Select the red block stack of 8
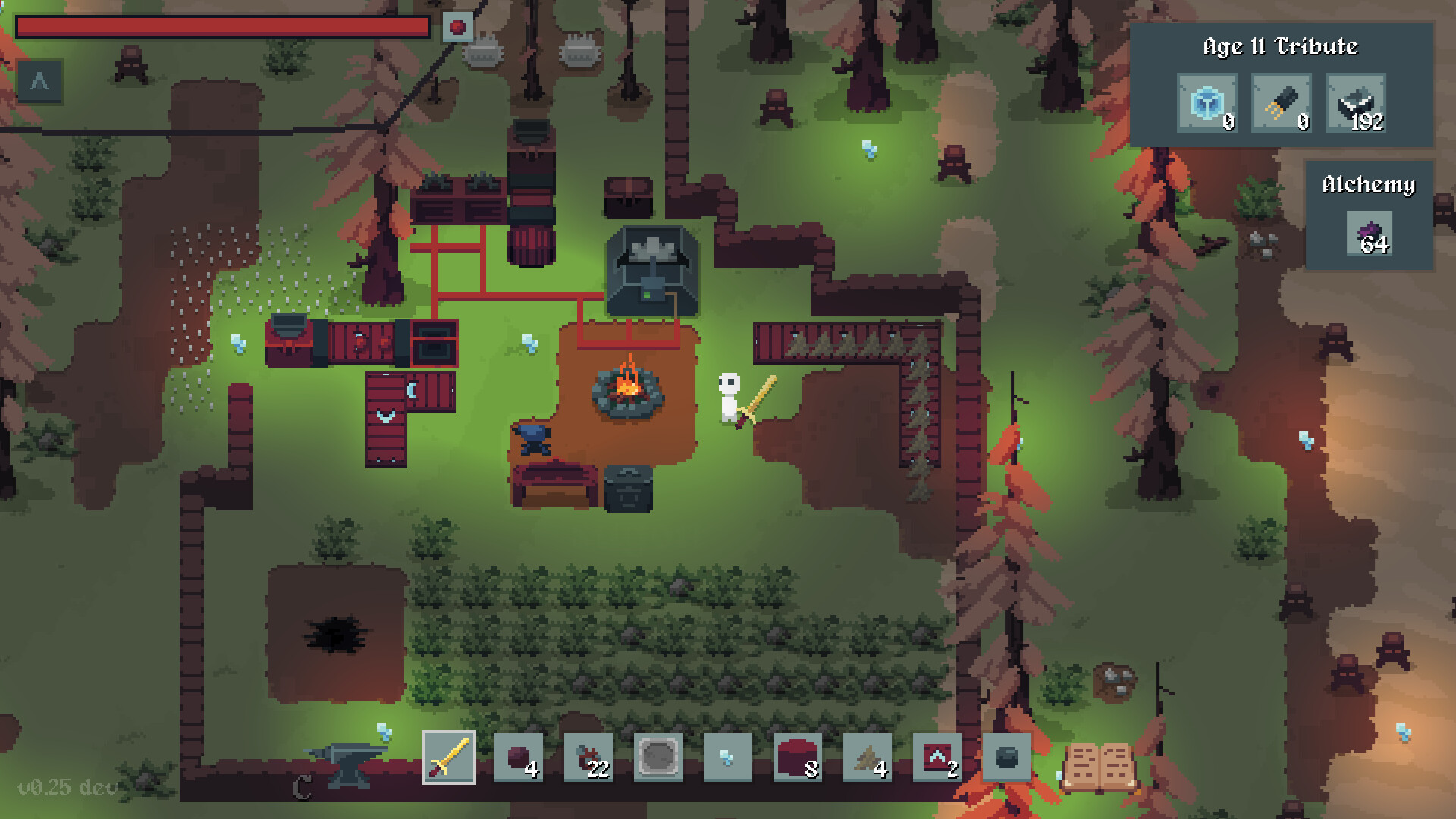This screenshot has width=1456, height=819. tap(797, 757)
